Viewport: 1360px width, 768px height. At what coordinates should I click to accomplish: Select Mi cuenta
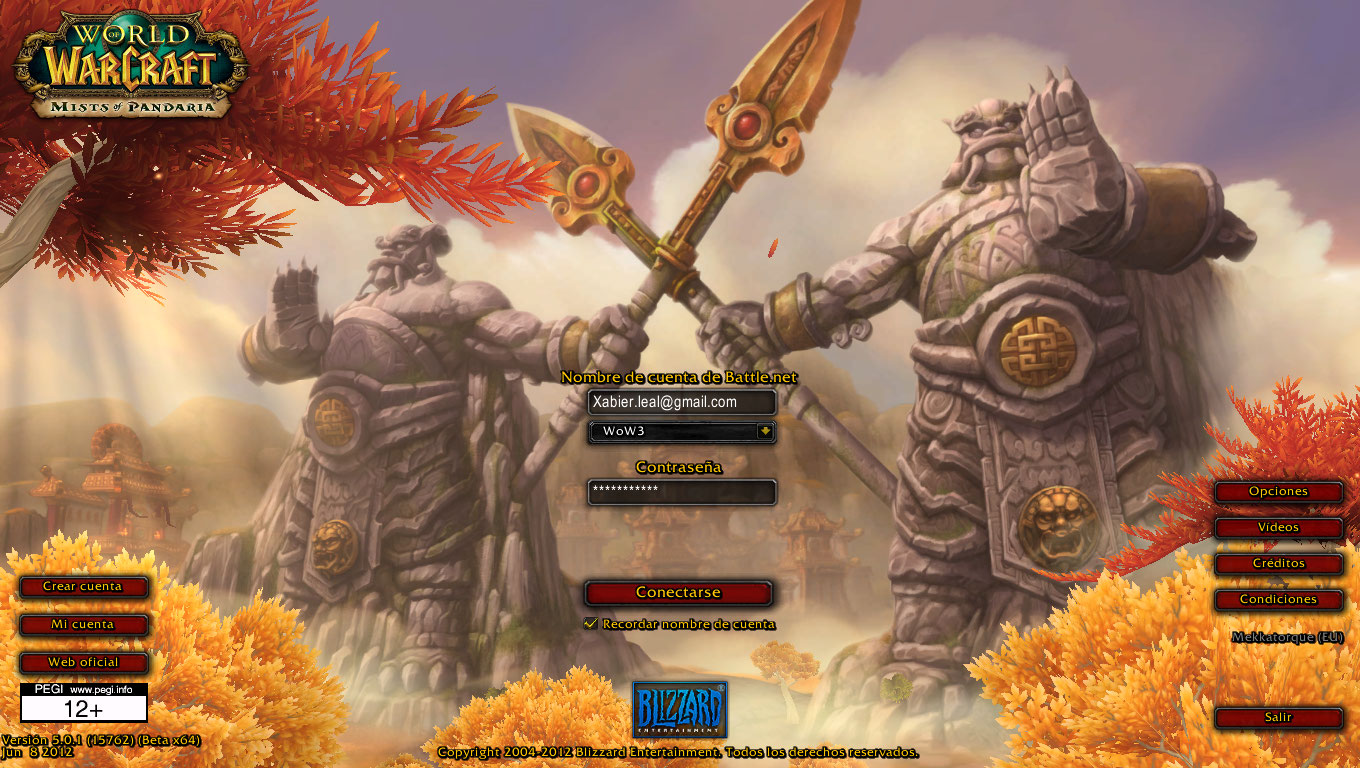tap(83, 625)
